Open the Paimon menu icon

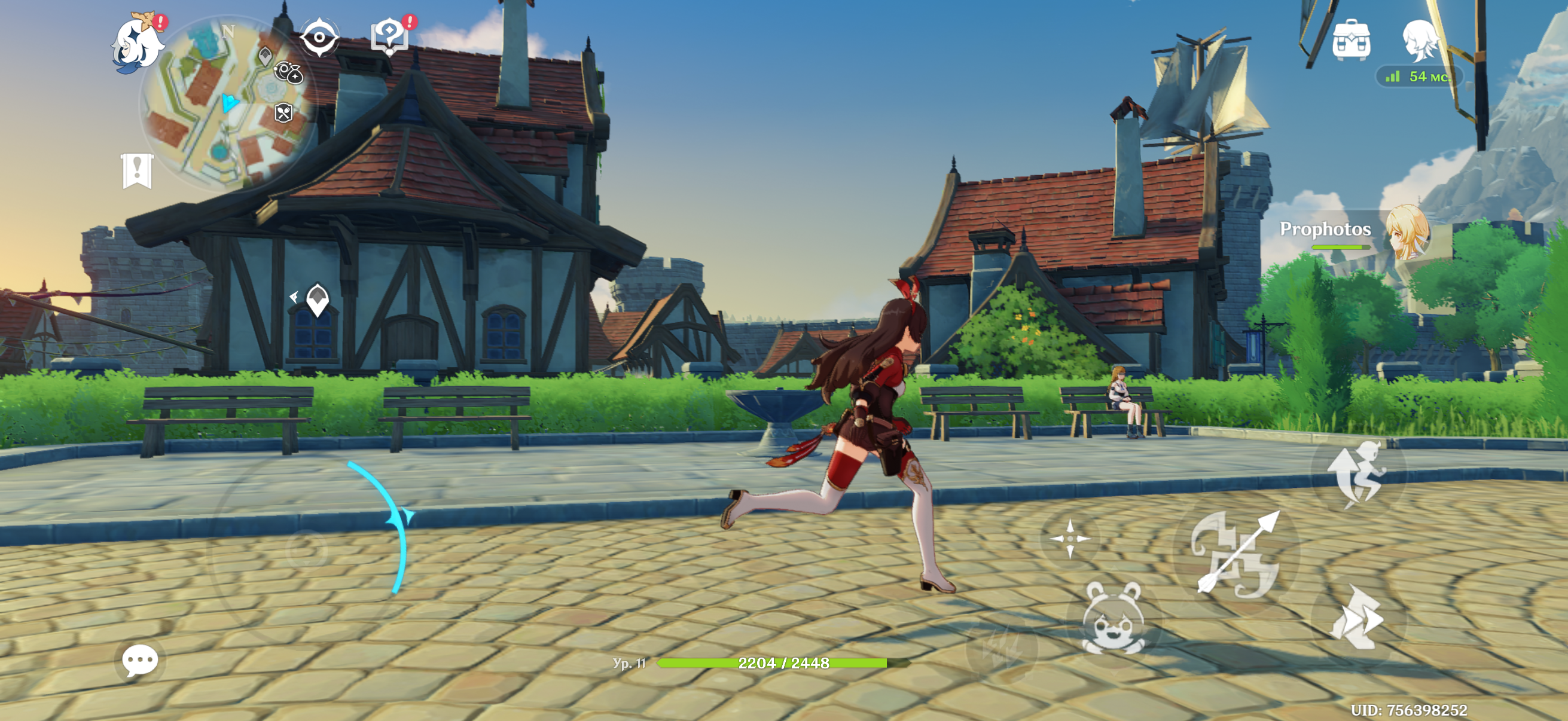(136, 44)
